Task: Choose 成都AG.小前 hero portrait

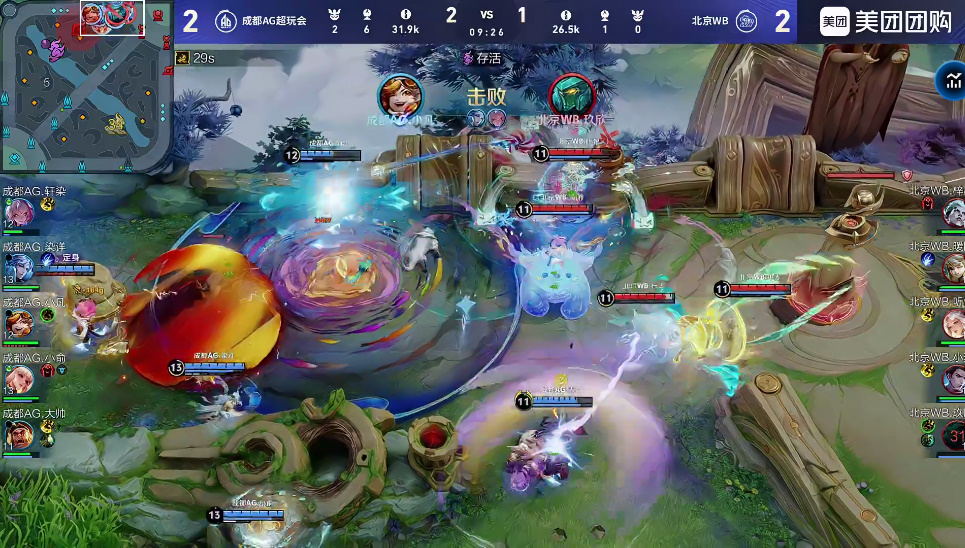Action: (x=19, y=379)
